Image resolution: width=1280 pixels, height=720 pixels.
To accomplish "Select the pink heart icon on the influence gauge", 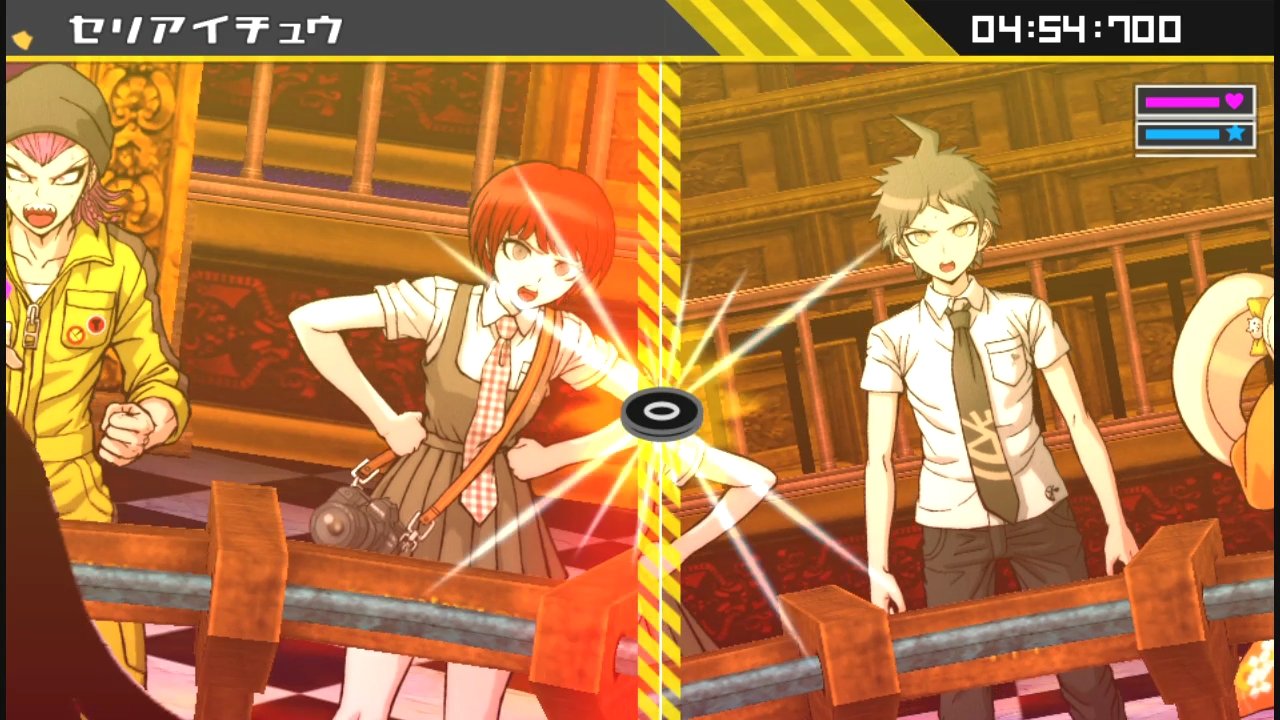I will click(1233, 102).
